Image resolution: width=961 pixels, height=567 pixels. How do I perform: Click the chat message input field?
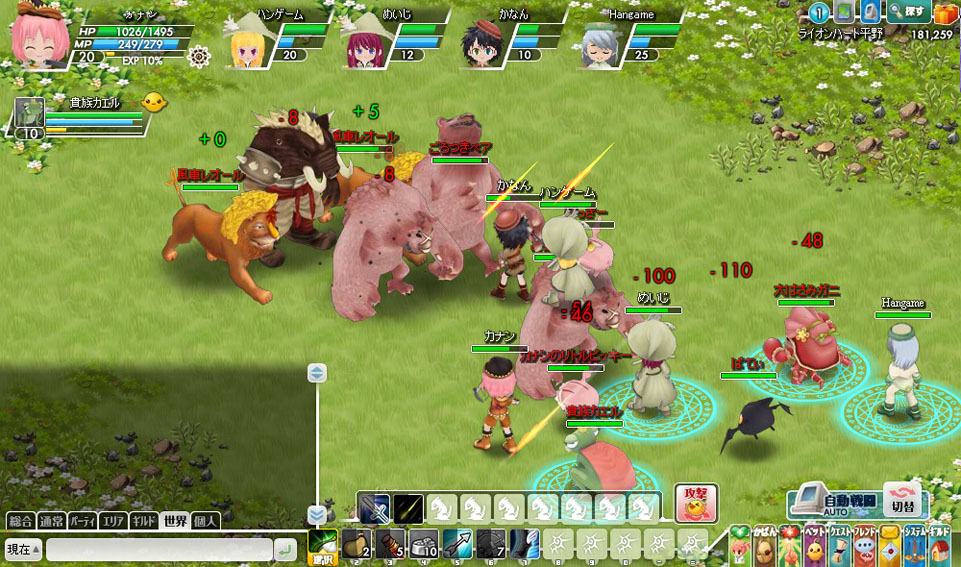click(158, 549)
